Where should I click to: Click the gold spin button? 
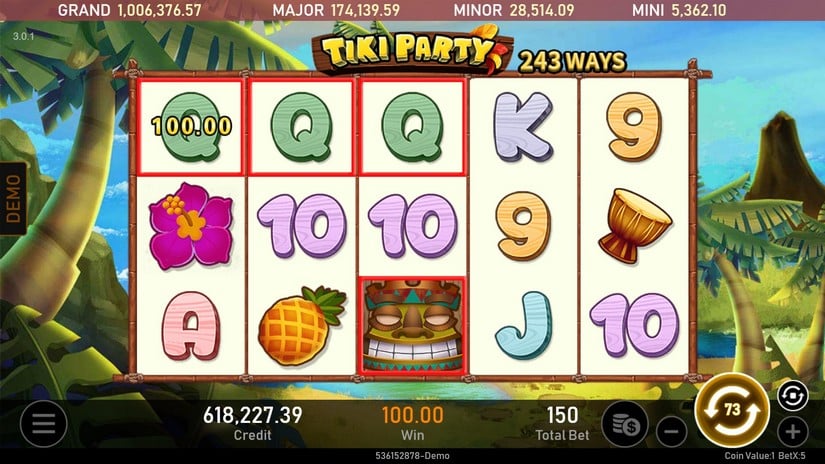730,411
